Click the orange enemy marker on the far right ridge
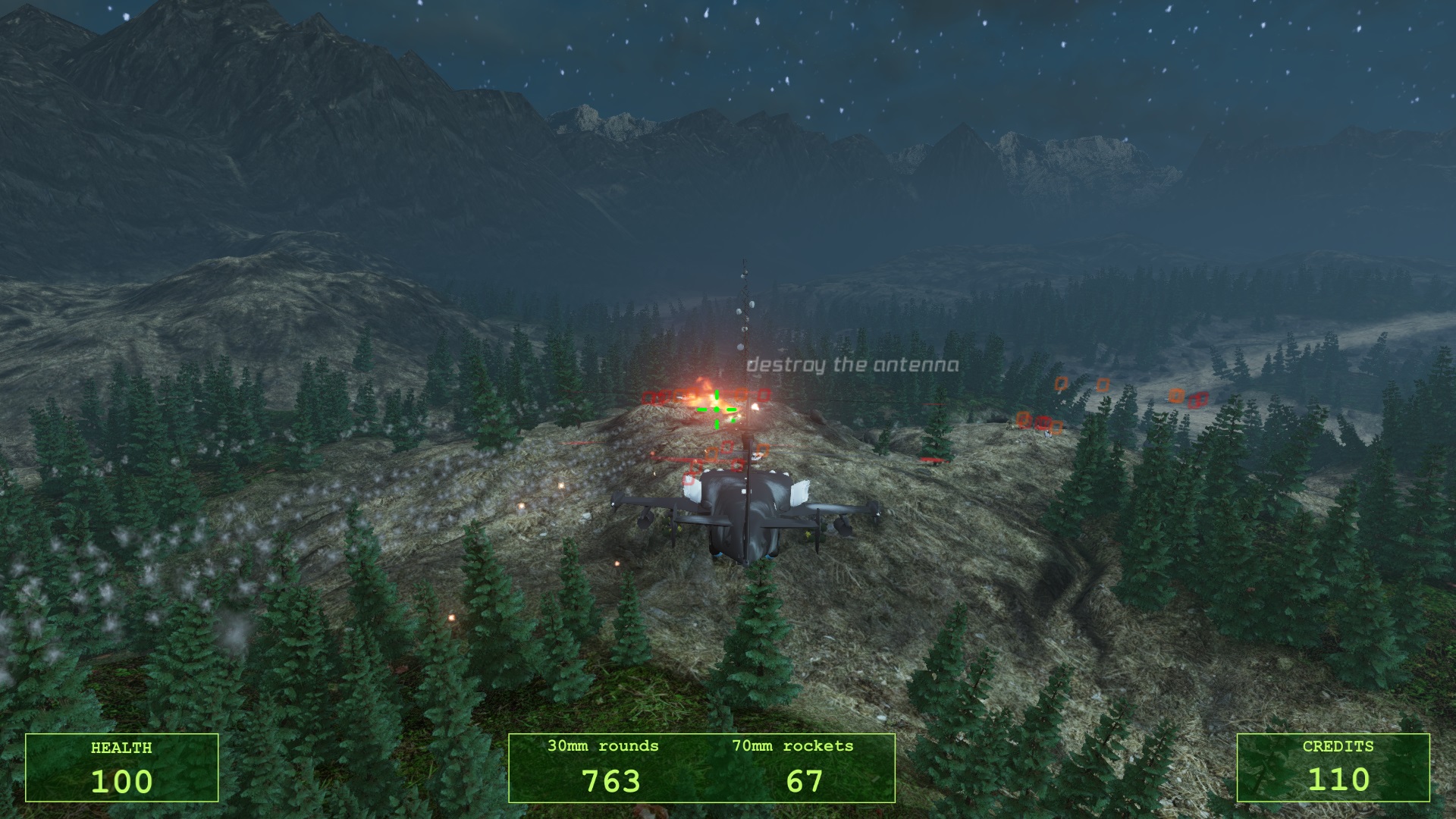Screen dimensions: 1456x819 click(x=1177, y=396)
